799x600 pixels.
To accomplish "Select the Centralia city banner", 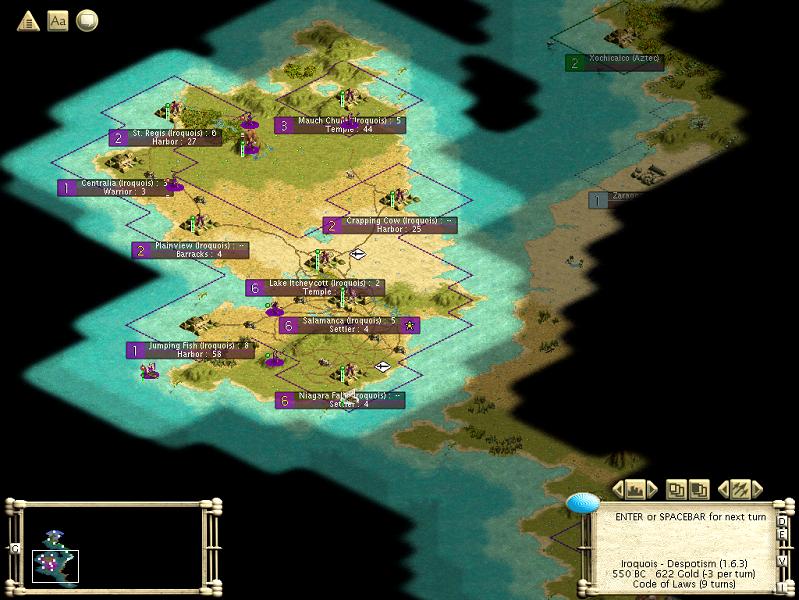I will (x=113, y=187).
